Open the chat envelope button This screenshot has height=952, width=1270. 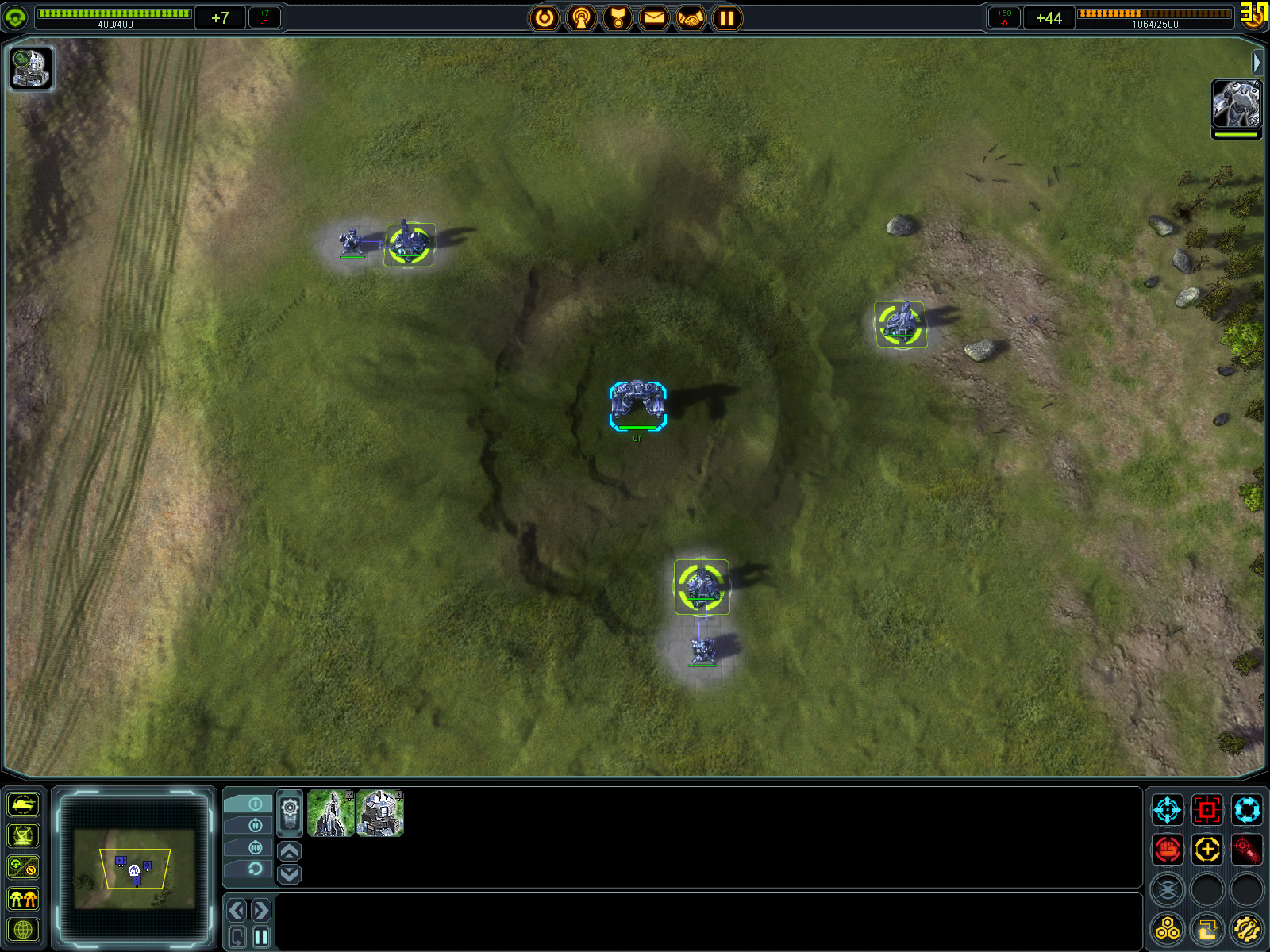tap(654, 17)
